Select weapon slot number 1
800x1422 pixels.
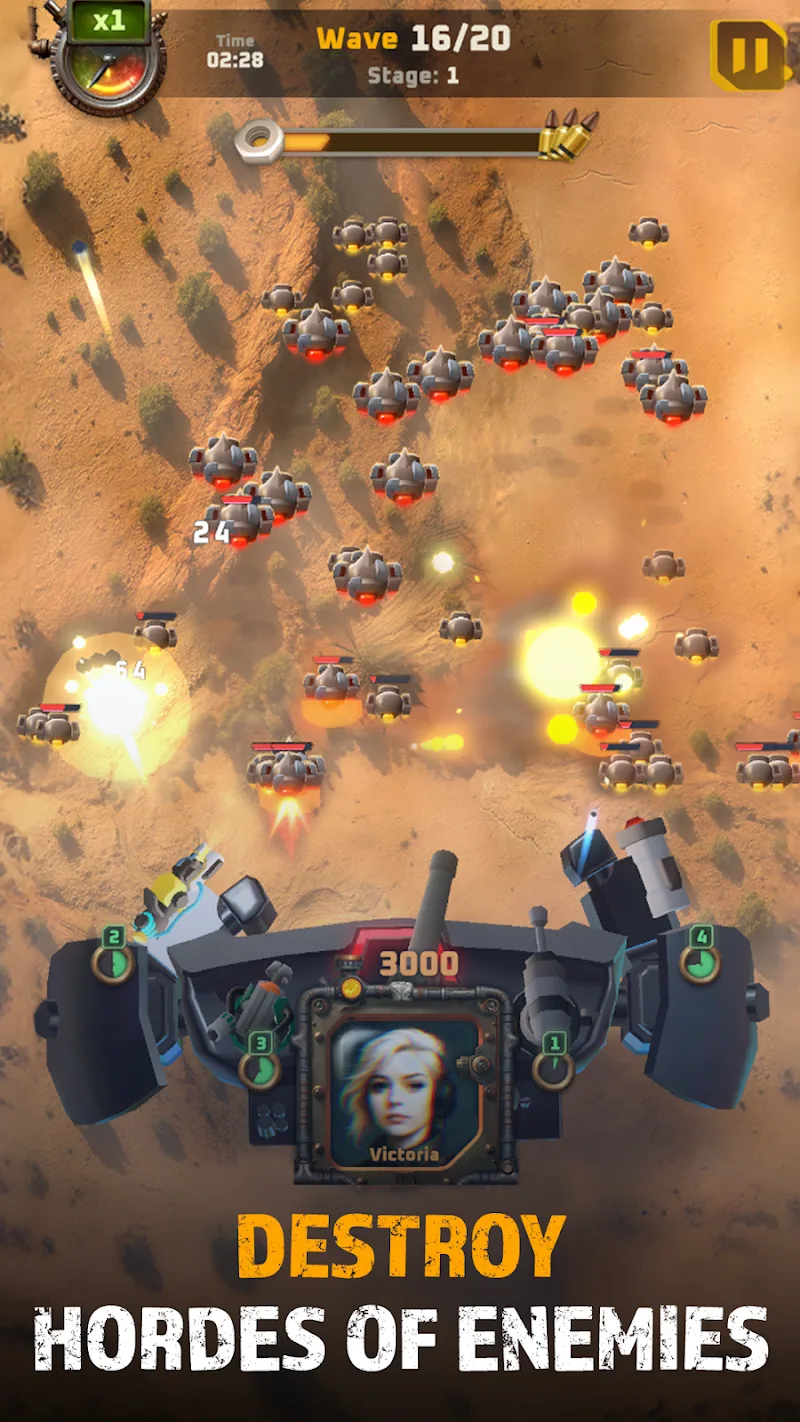(x=553, y=1065)
